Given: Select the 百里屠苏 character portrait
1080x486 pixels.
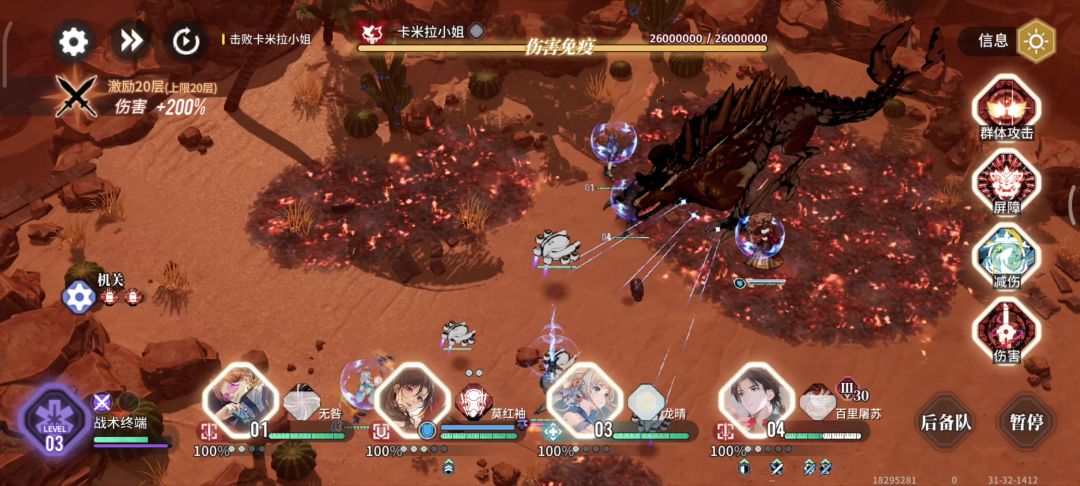Looking at the screenshot, I should tap(755, 398).
